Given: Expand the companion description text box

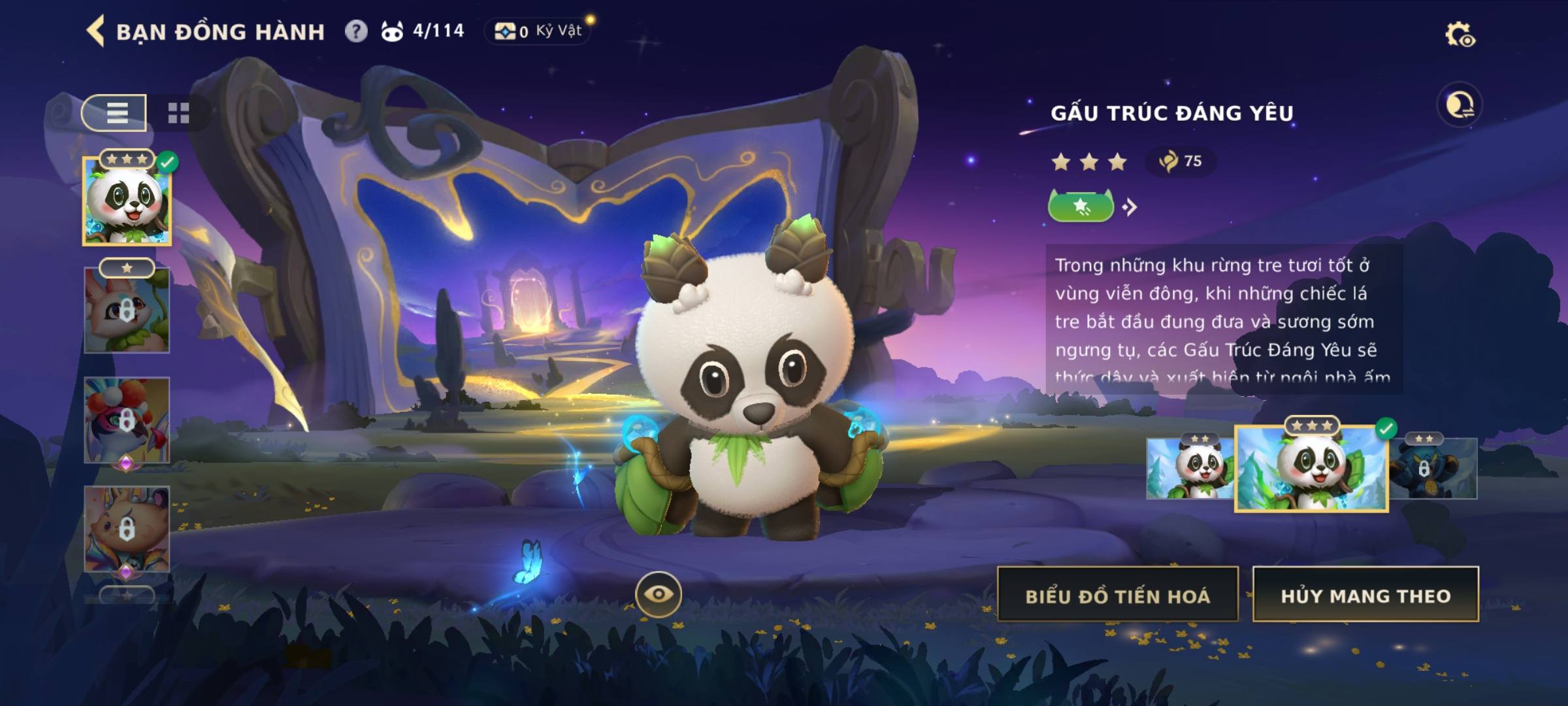Looking at the screenshot, I should (1223, 319).
